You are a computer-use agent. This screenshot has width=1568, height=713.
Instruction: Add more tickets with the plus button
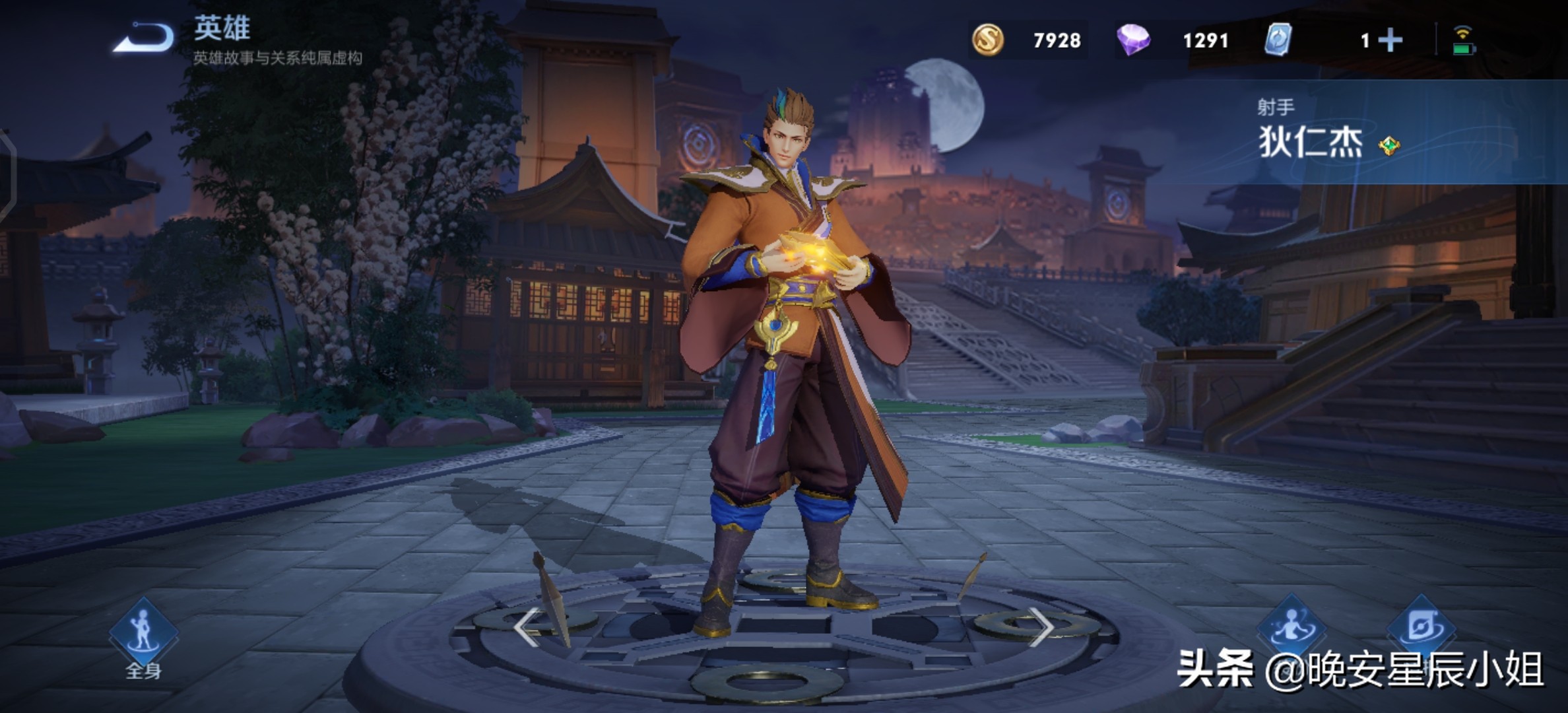[x=1390, y=40]
